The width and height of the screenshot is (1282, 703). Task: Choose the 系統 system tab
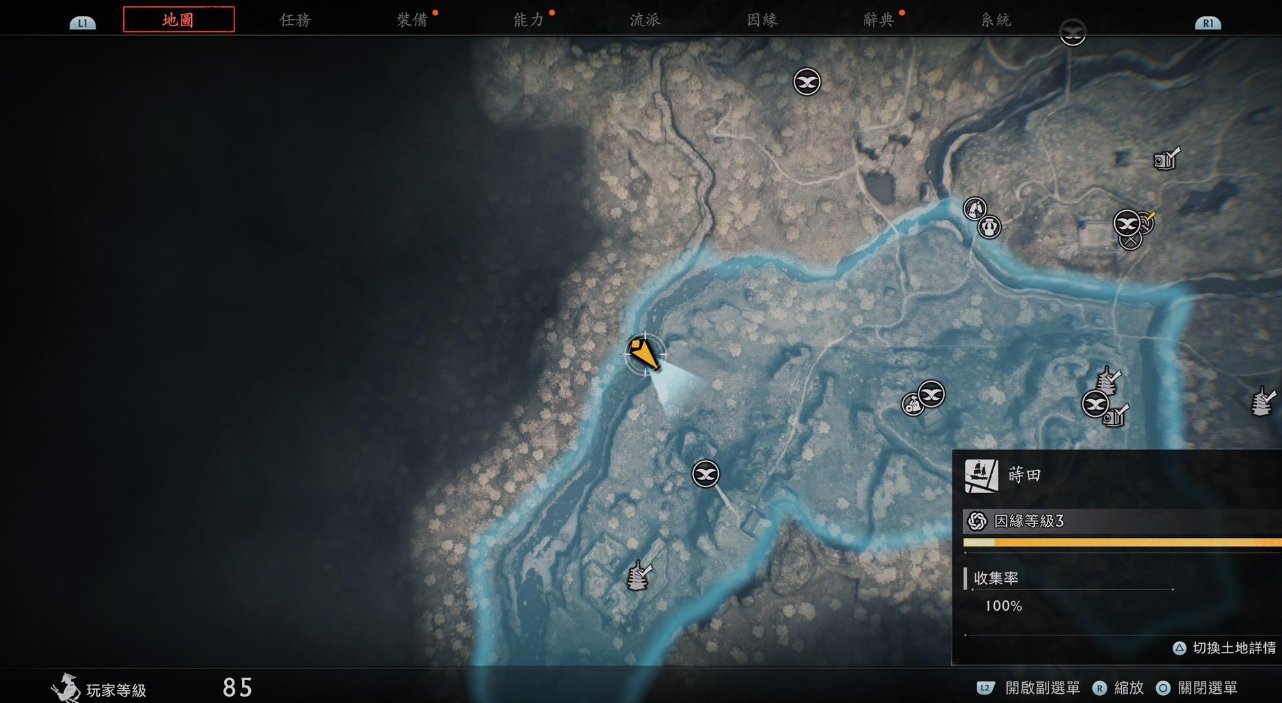point(995,20)
